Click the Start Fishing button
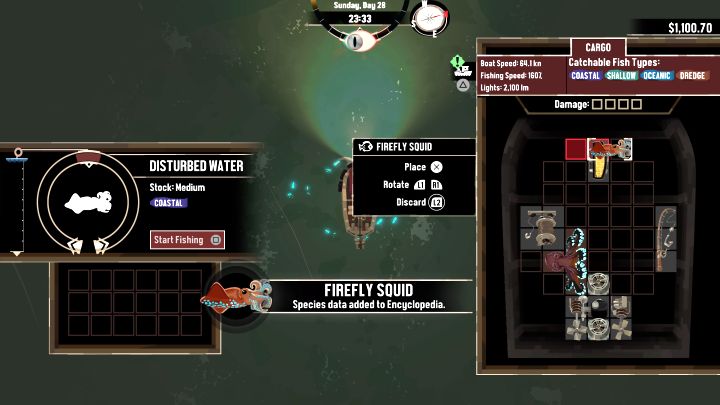Image resolution: width=720 pixels, height=405 pixels. click(187, 240)
